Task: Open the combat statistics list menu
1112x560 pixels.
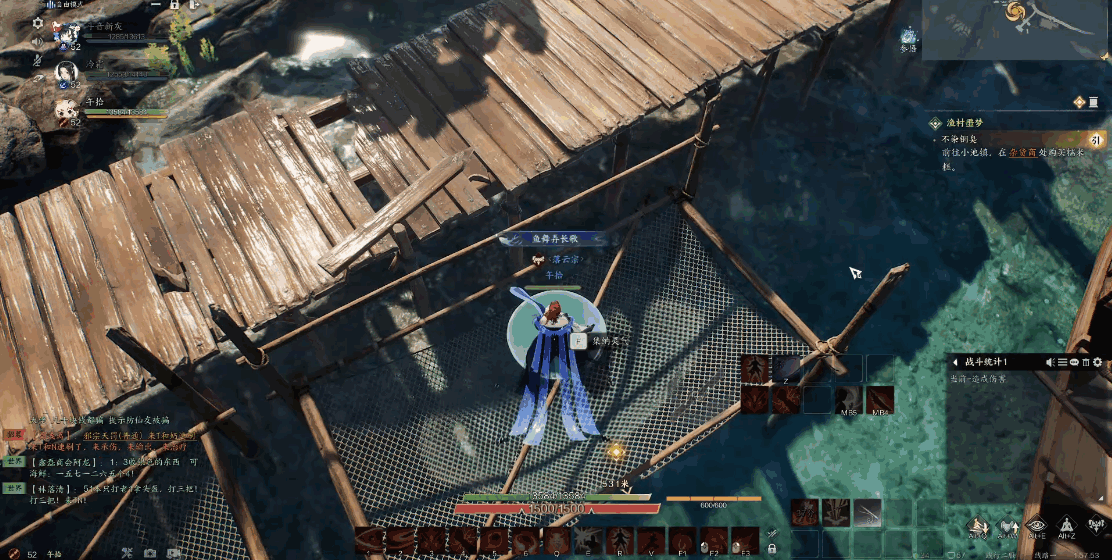Action: pyautogui.click(x=1061, y=361)
